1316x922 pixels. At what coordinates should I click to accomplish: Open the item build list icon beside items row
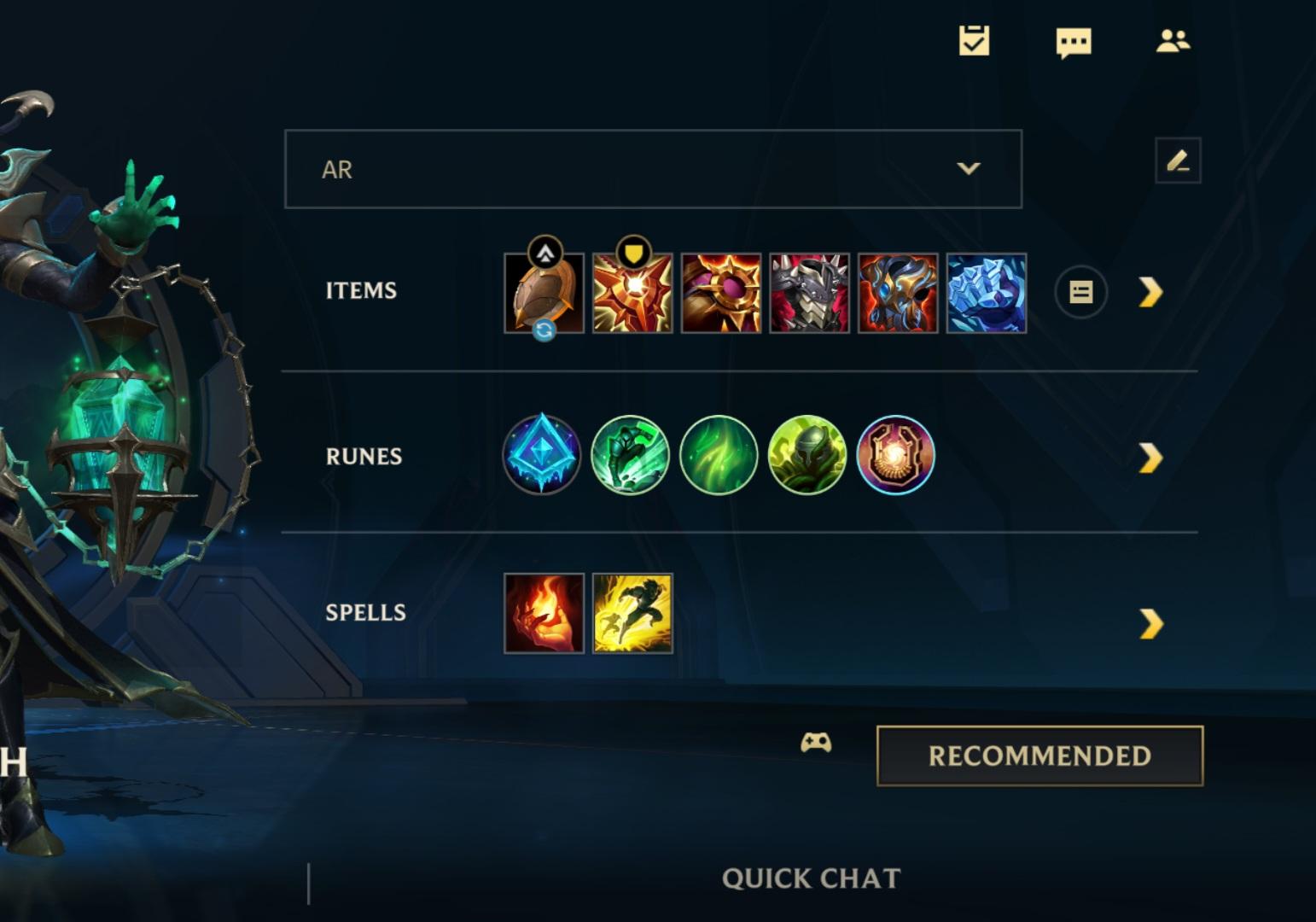click(1080, 291)
